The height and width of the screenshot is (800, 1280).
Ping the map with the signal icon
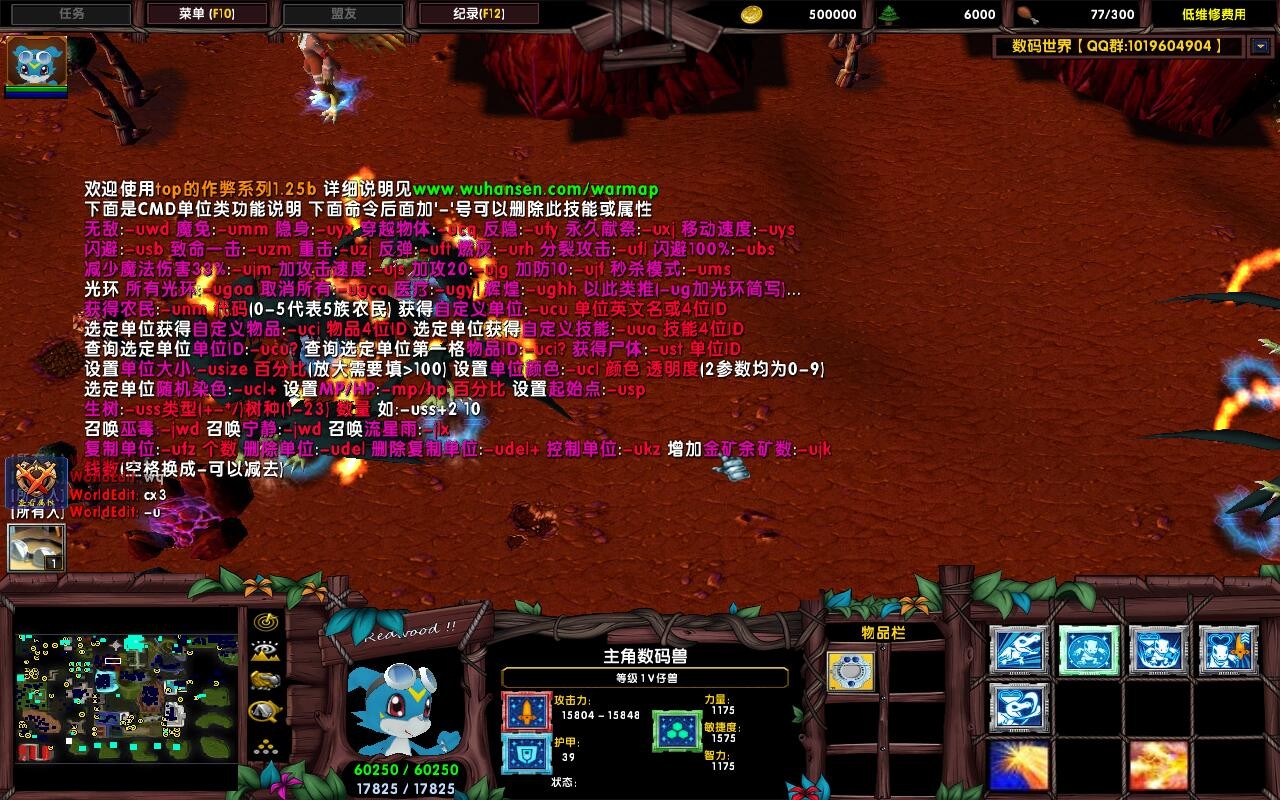pos(265,620)
